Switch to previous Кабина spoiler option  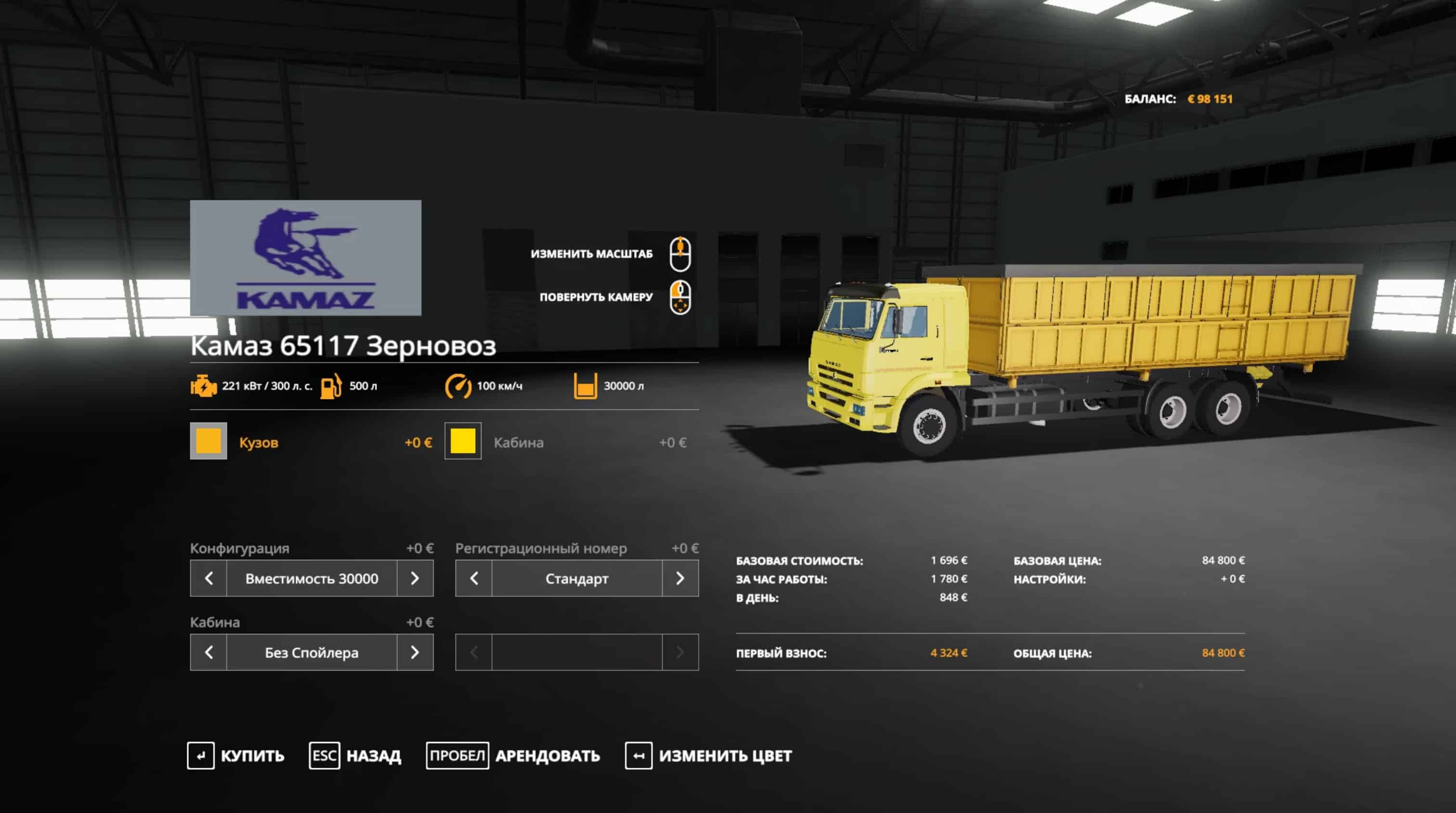point(208,653)
